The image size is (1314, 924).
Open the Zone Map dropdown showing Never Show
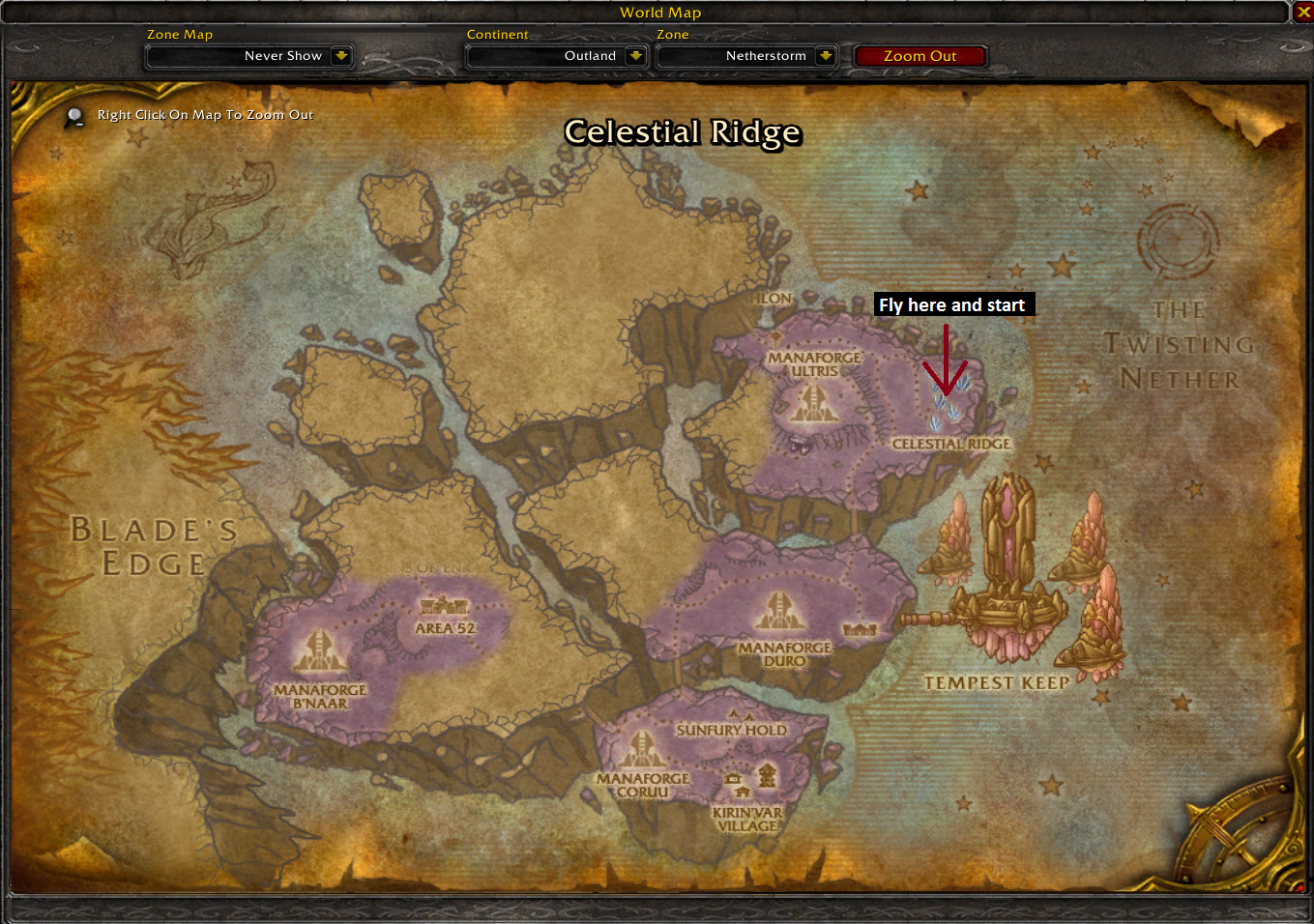[340, 56]
